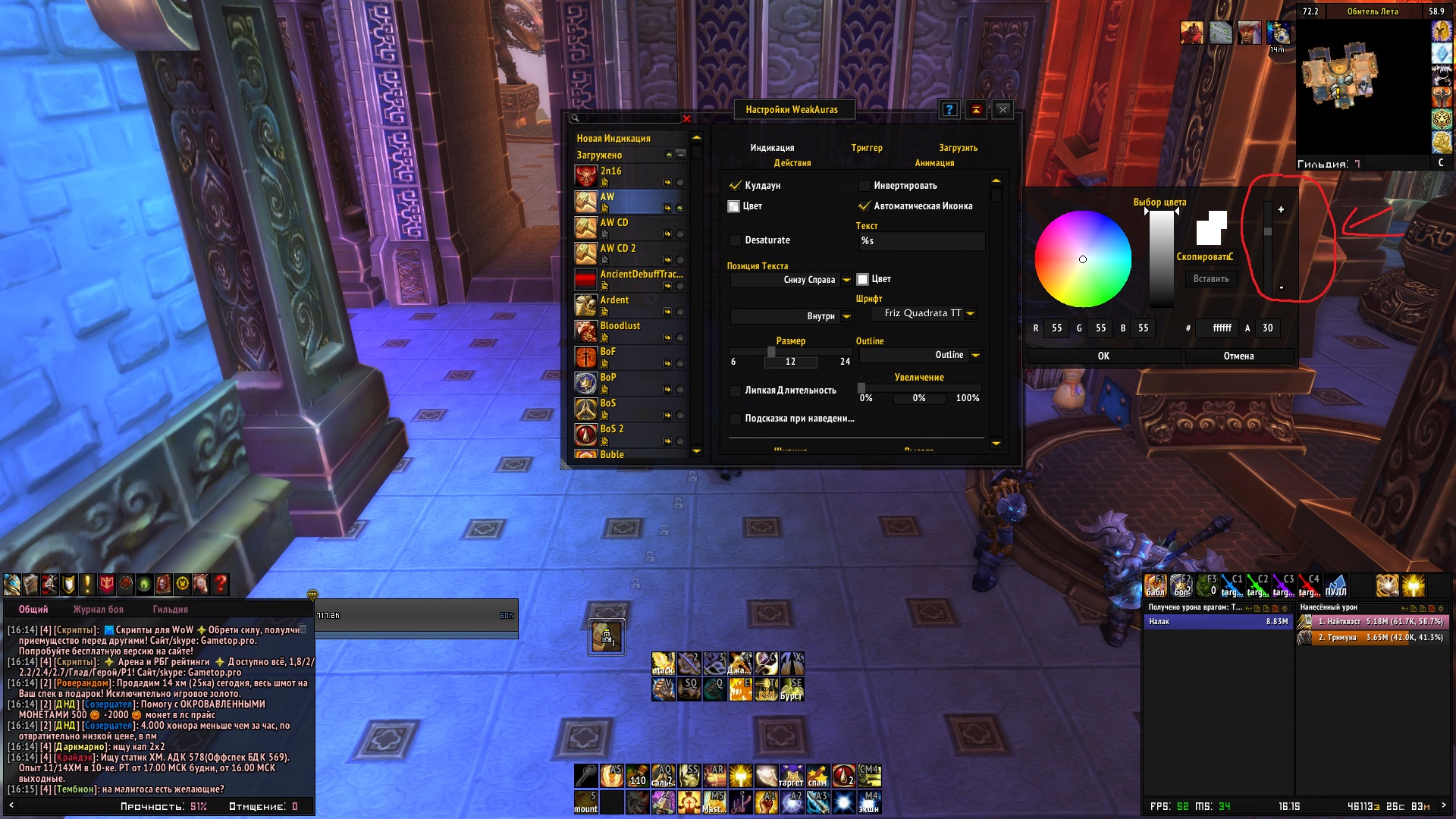1456x819 pixels.
Task: Confirm the color with OK
Action: click(x=1103, y=356)
